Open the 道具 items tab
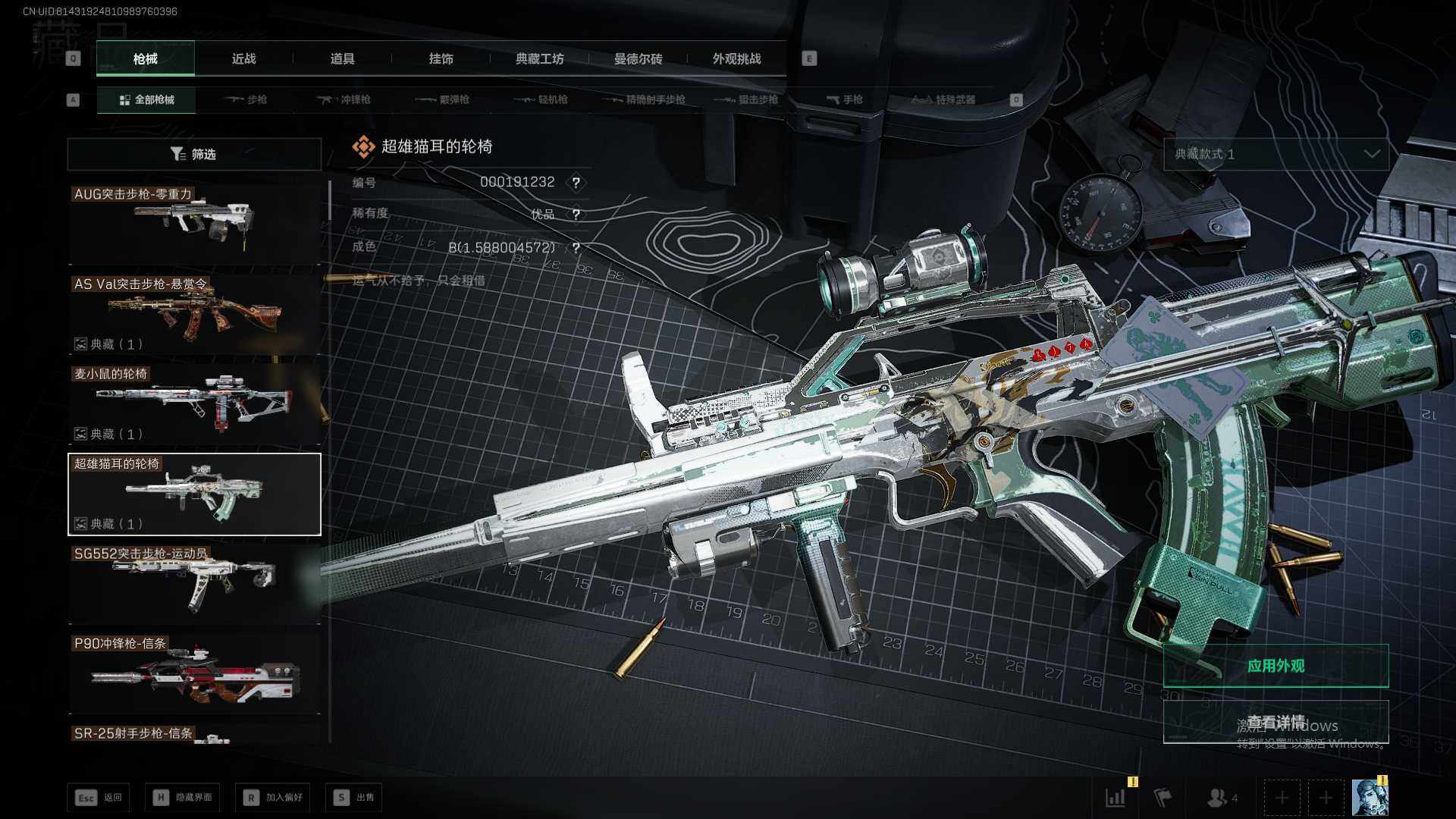This screenshot has width=1456, height=819. coord(342,59)
